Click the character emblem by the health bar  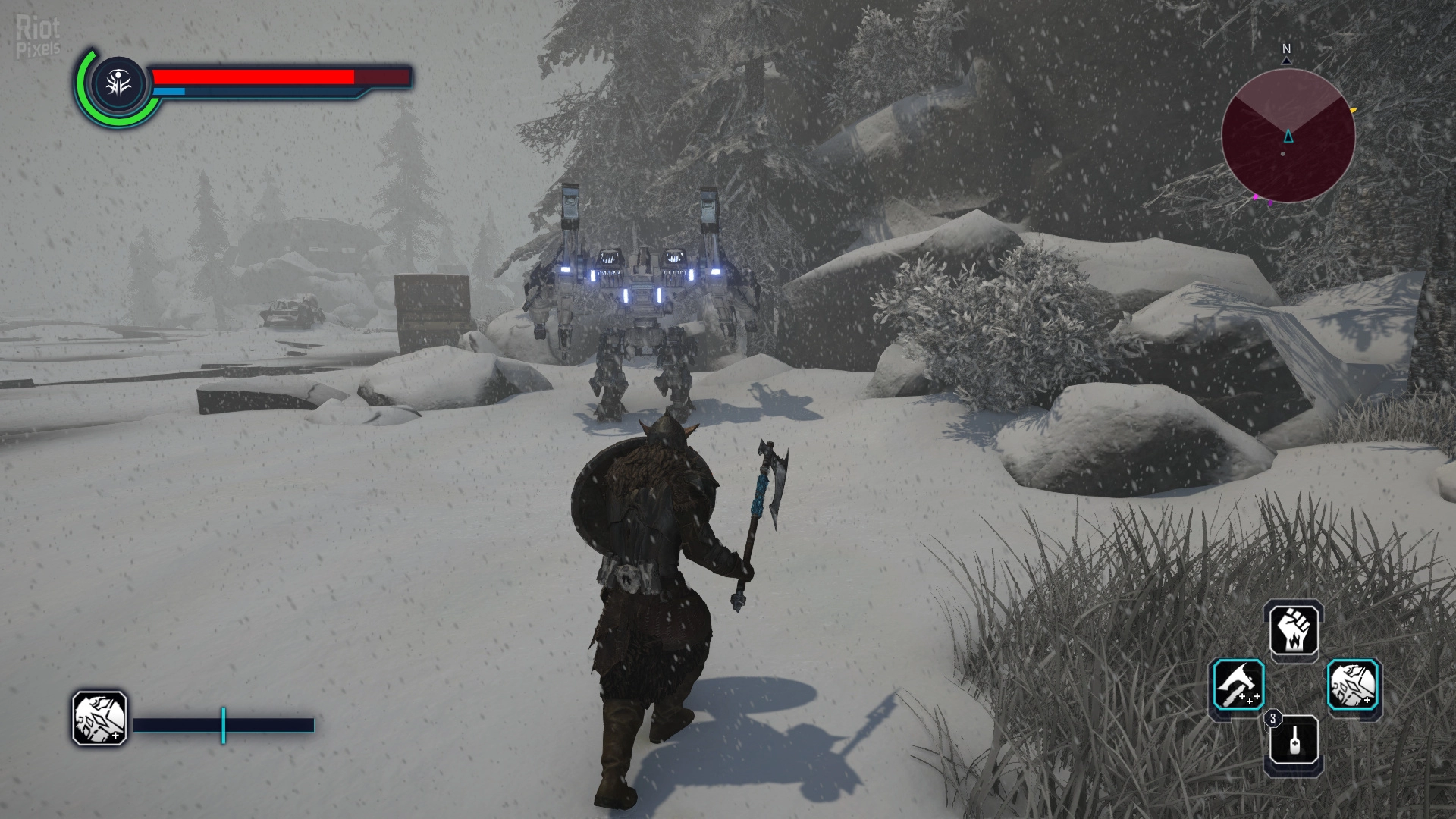[x=119, y=84]
